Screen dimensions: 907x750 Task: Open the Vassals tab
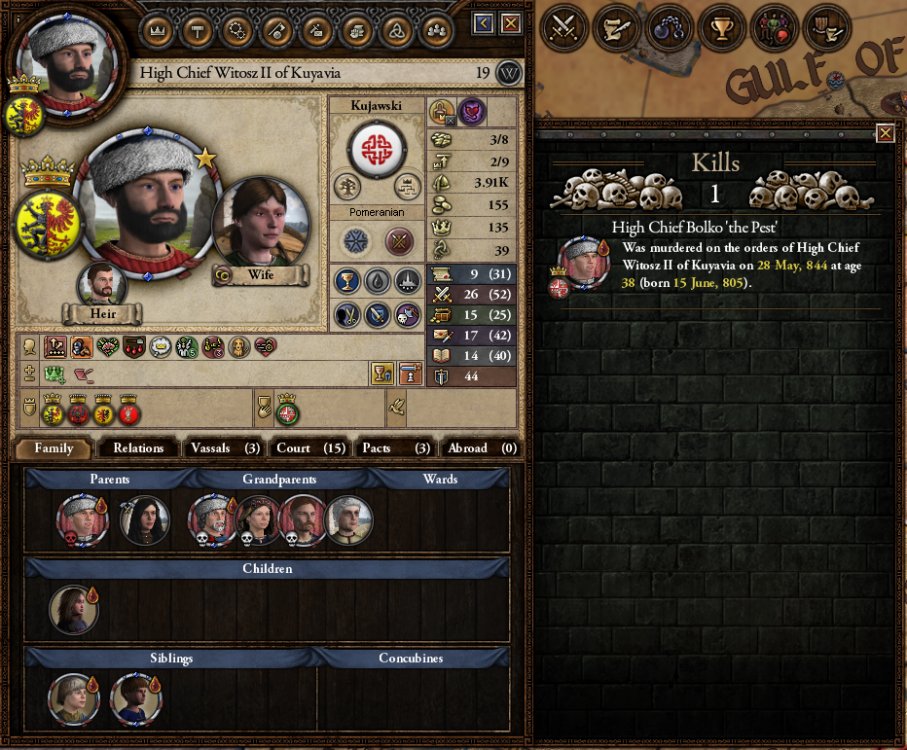tap(224, 448)
